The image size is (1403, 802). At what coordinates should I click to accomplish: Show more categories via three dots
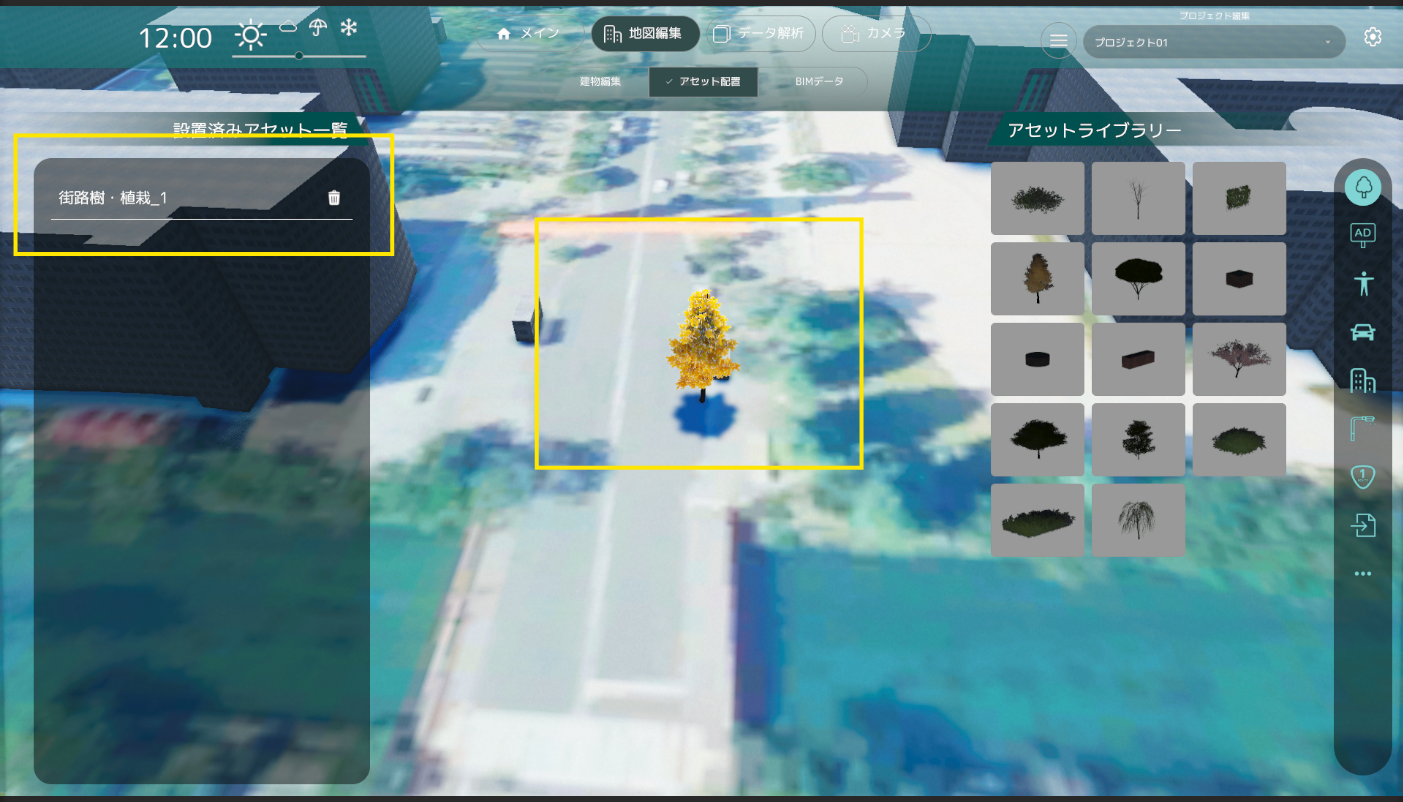click(1362, 574)
